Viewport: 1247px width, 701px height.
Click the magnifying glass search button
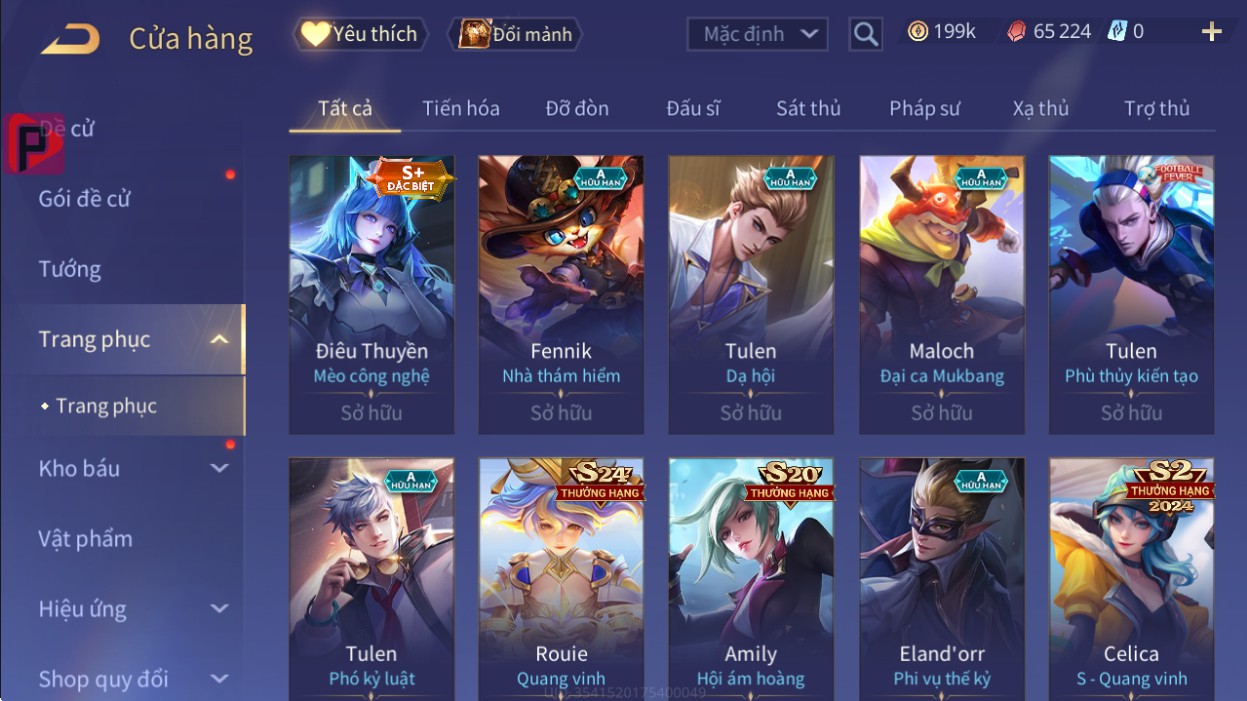click(865, 34)
